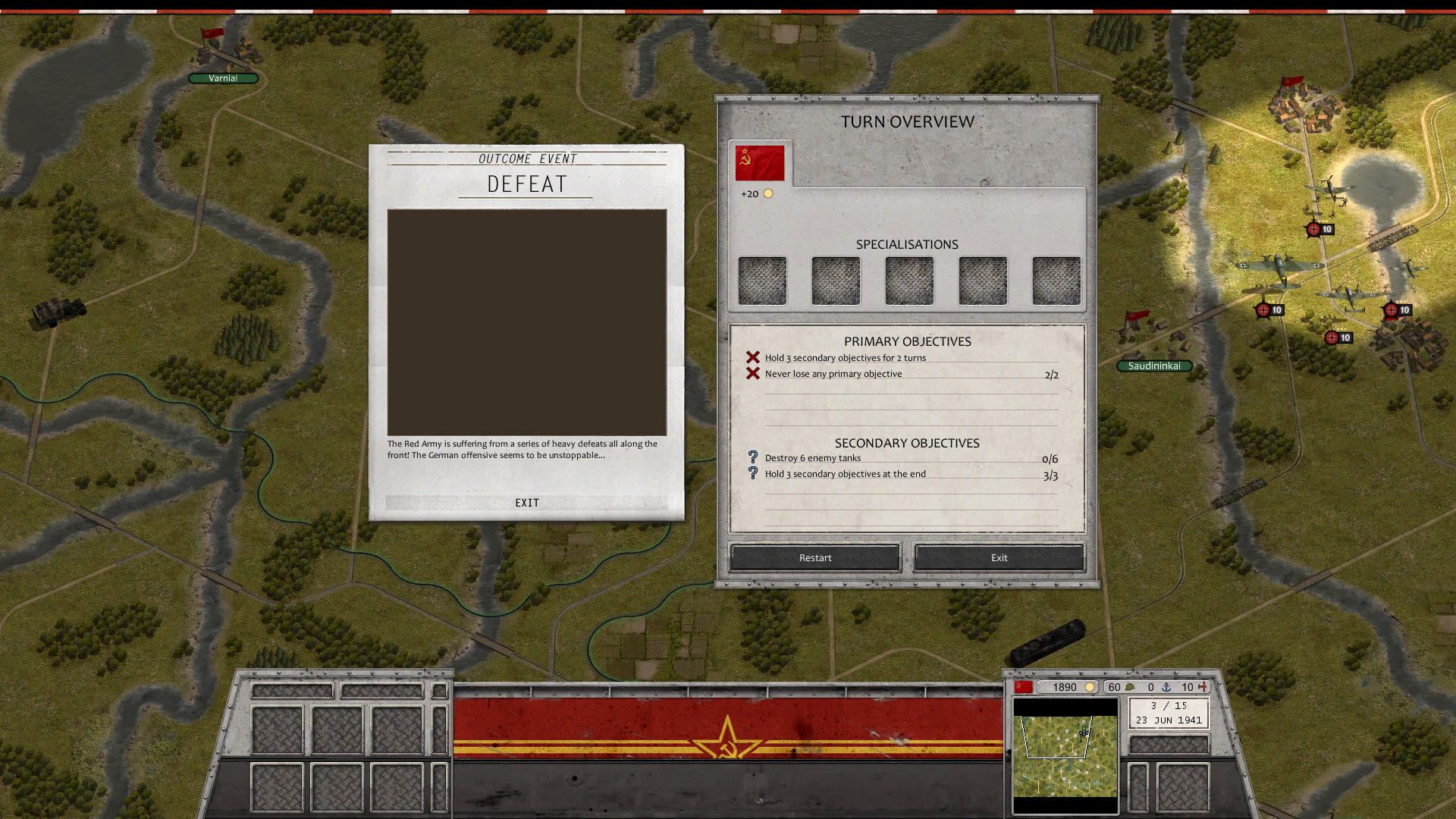Click the helmet manpower icon in resource bar
This screenshot has height=819, width=1456.
point(1130,687)
